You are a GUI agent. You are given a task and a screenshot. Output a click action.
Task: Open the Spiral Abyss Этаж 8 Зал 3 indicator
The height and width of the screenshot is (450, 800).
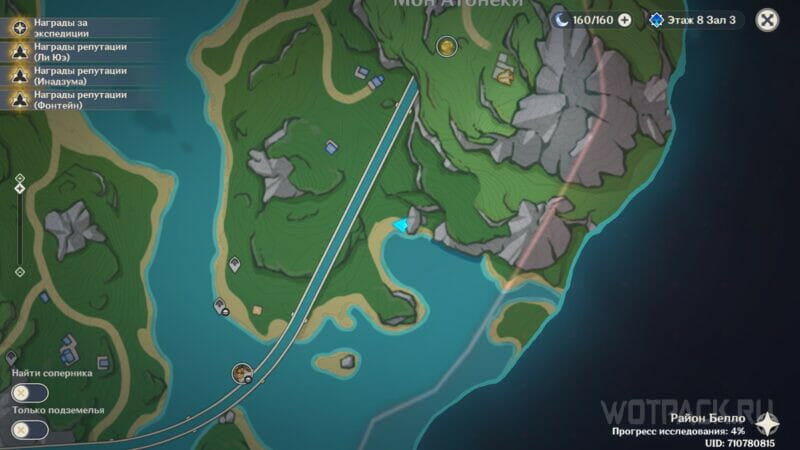(x=693, y=19)
